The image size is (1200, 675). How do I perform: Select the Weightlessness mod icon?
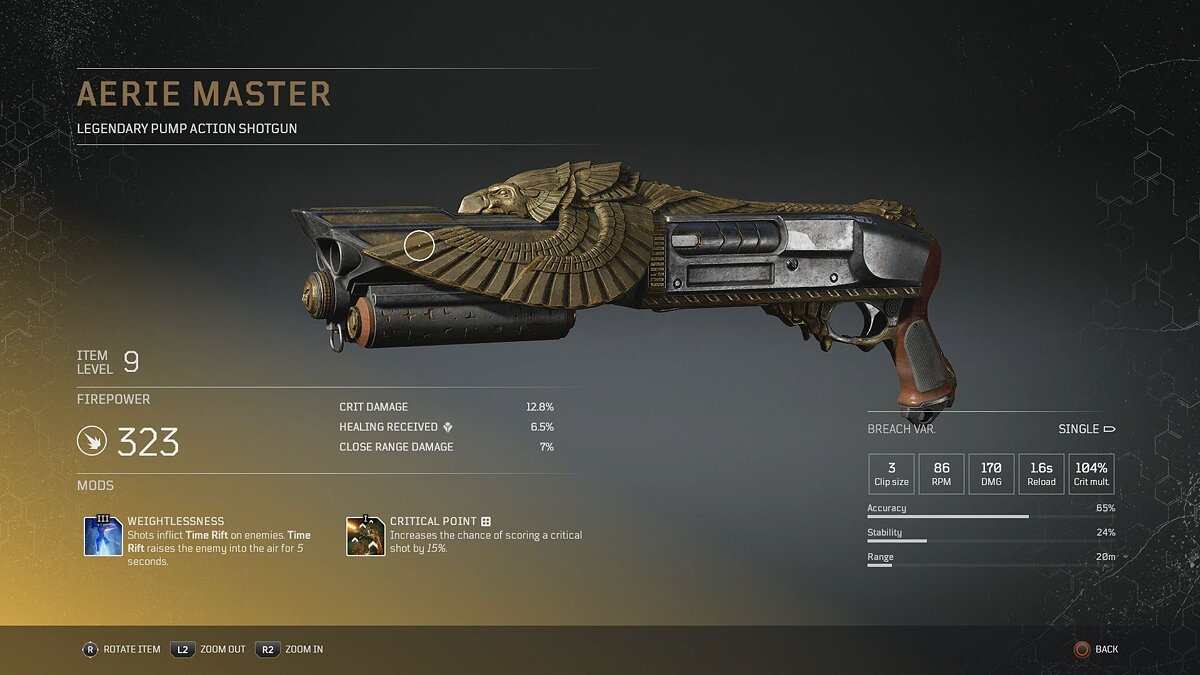click(104, 536)
